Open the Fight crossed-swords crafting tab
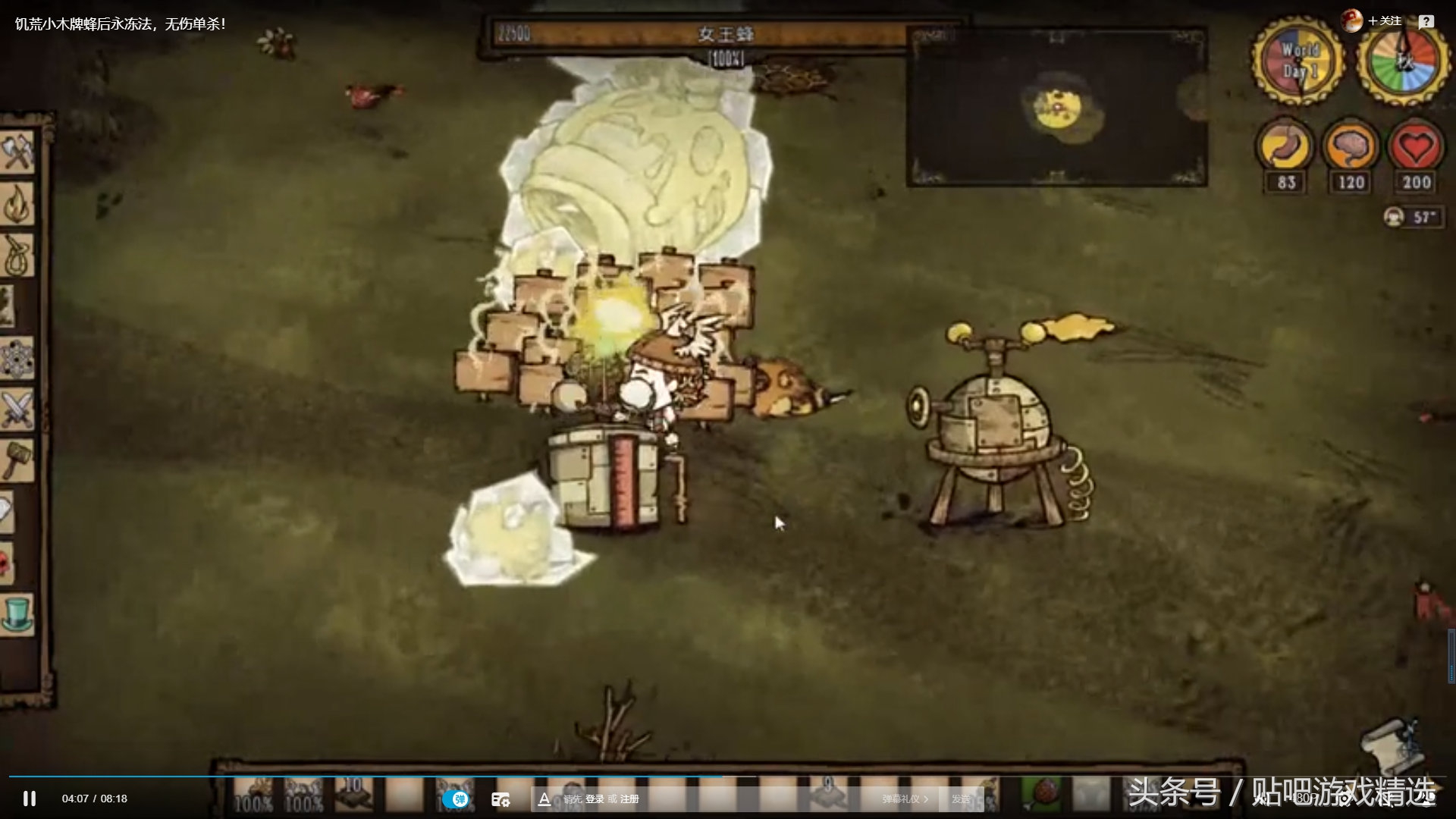Viewport: 1456px width, 819px height. (x=17, y=409)
